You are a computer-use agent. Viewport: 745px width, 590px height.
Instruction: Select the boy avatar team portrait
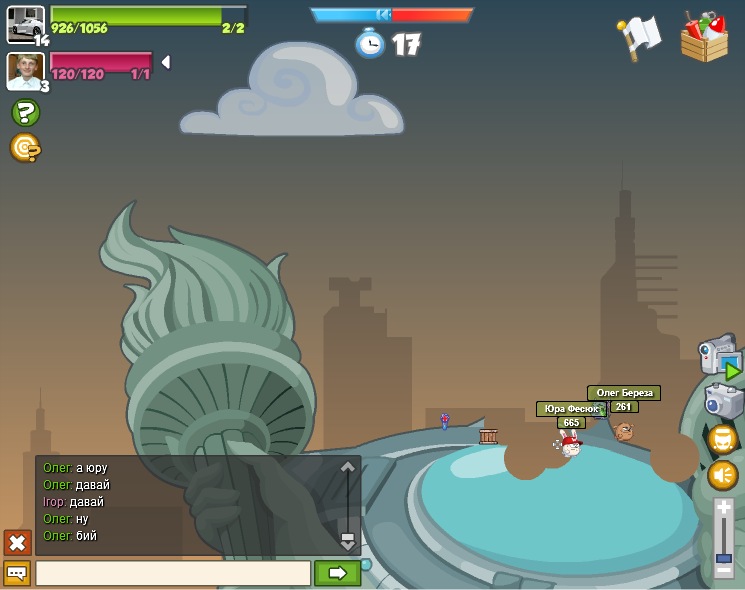click(24, 71)
